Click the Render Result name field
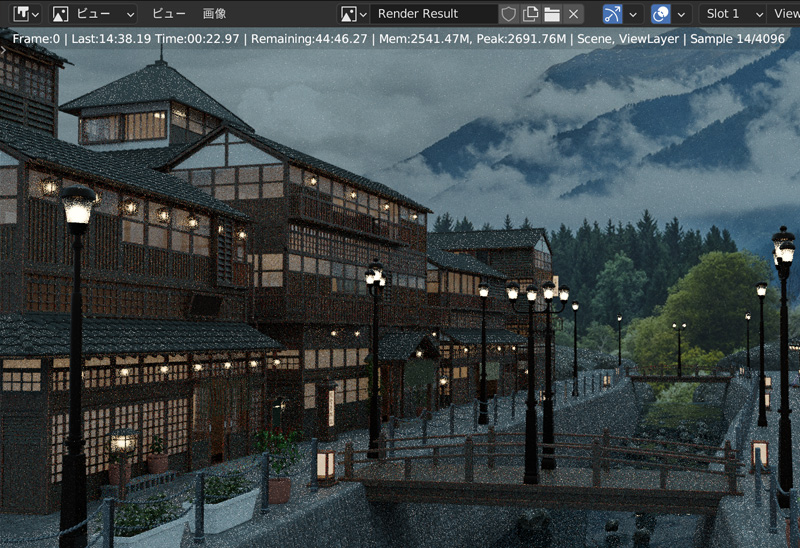 [x=432, y=14]
